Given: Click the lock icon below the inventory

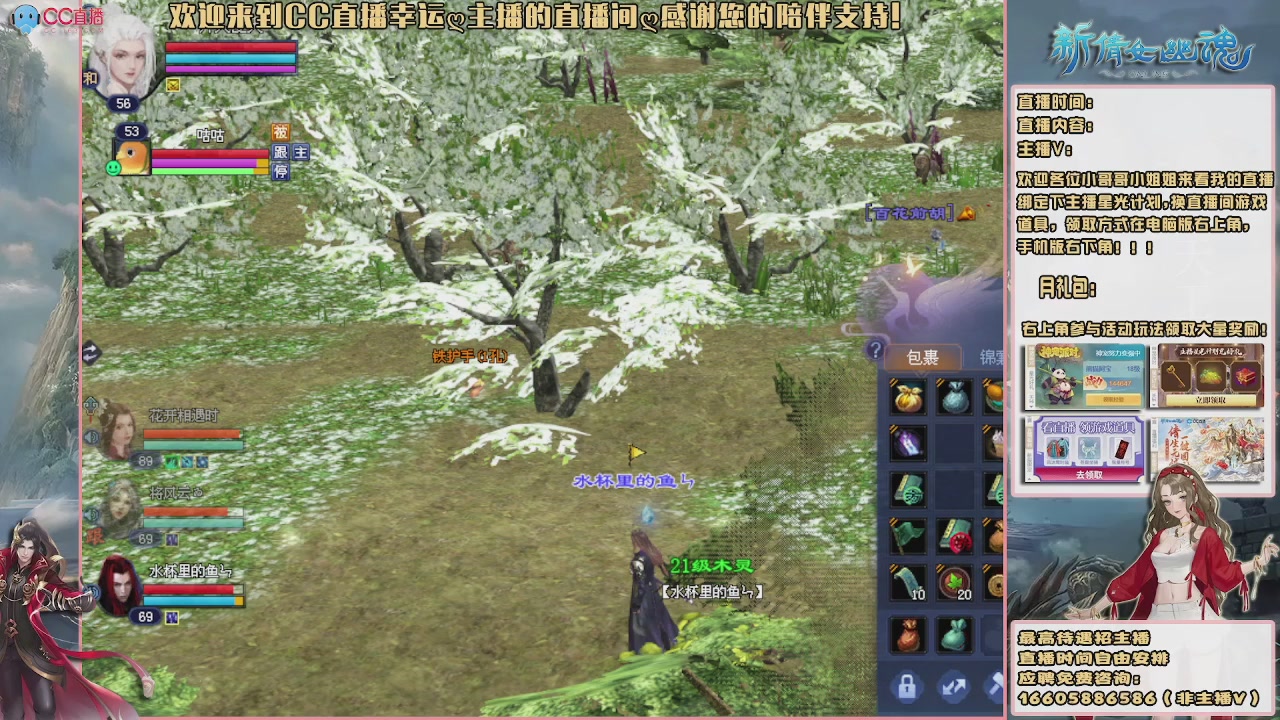Looking at the screenshot, I should pos(906,684).
